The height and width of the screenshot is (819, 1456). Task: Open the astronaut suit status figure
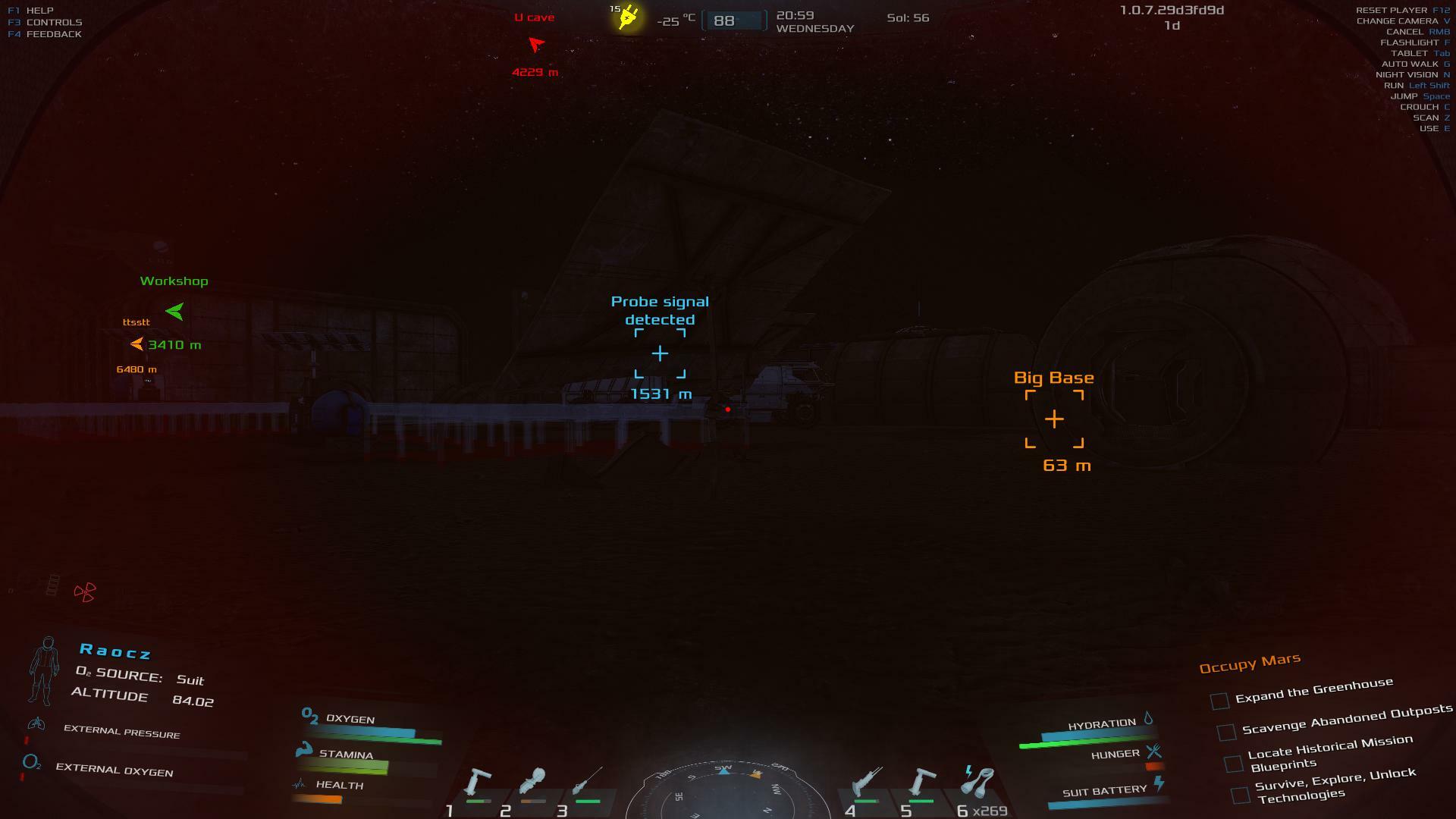point(45,670)
